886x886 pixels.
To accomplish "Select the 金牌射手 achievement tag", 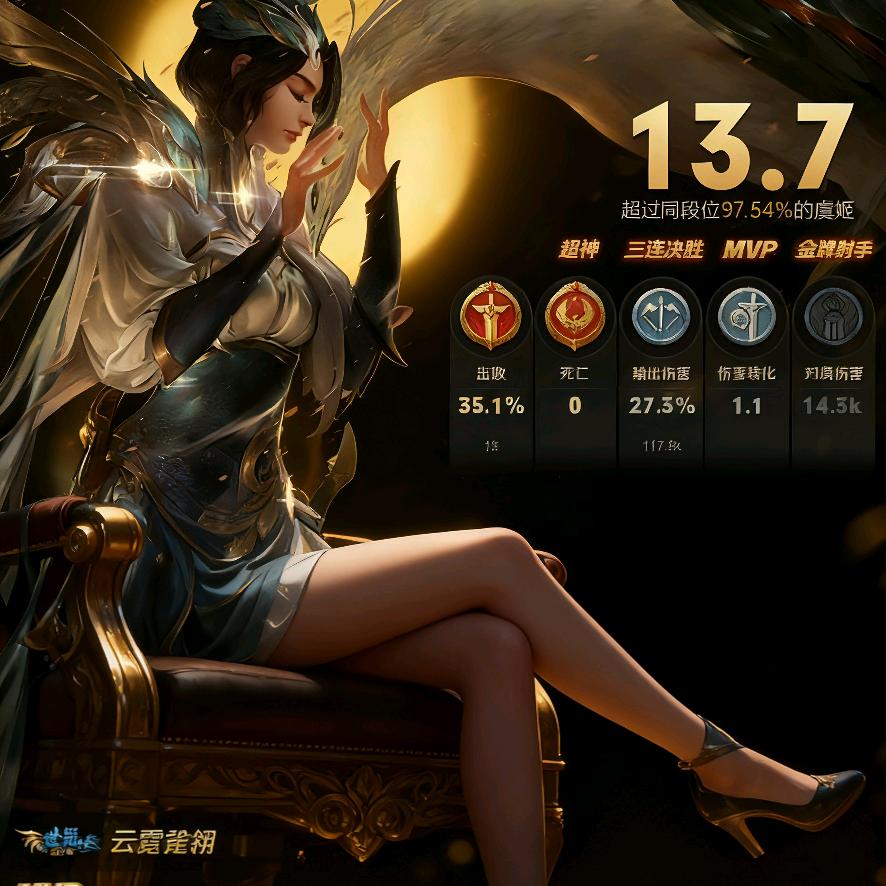I will click(x=834, y=249).
